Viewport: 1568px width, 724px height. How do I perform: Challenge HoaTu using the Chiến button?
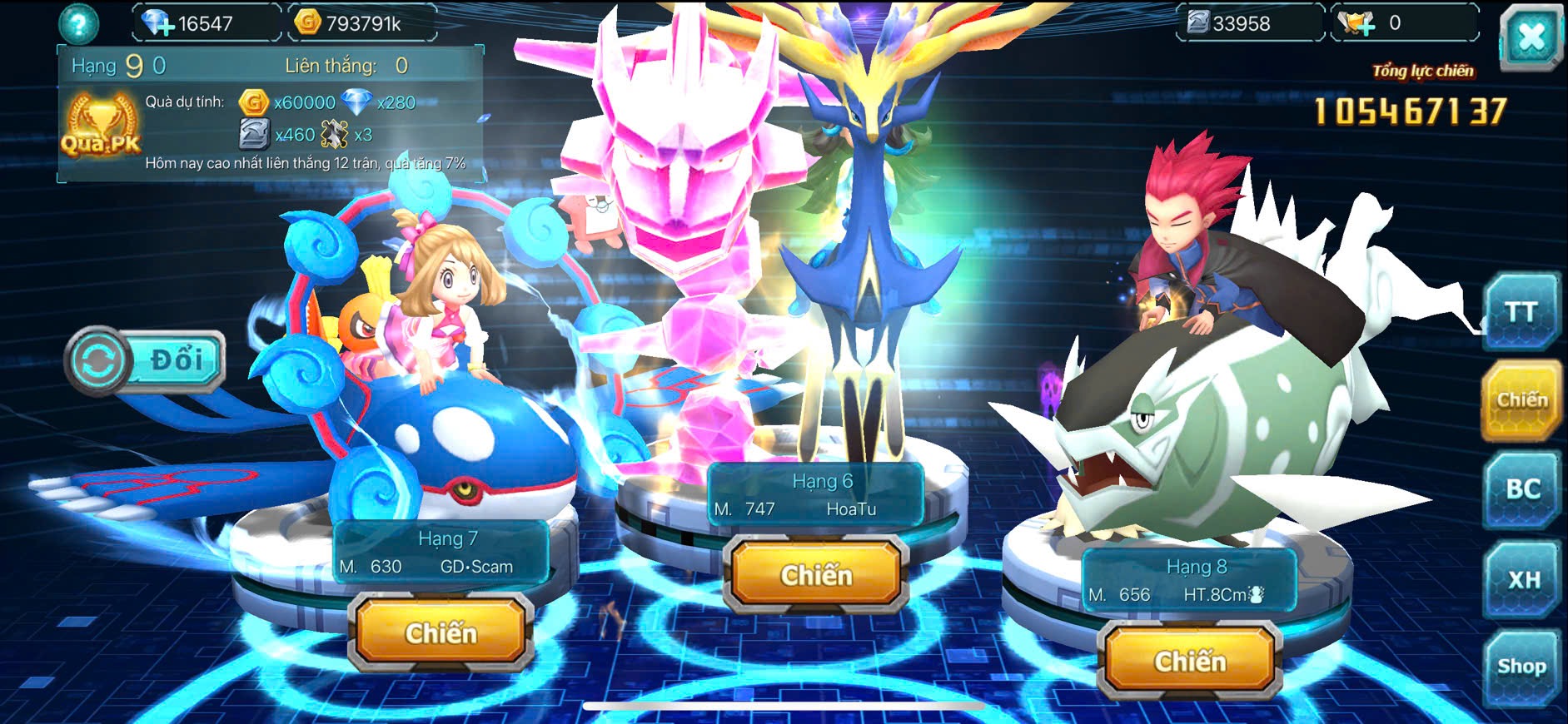pyautogui.click(x=815, y=575)
